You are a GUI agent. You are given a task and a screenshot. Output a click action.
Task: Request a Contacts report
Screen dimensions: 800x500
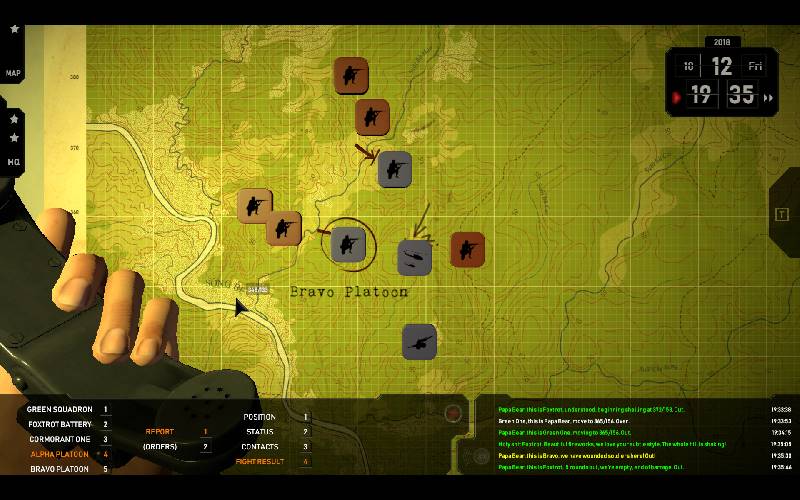click(259, 447)
